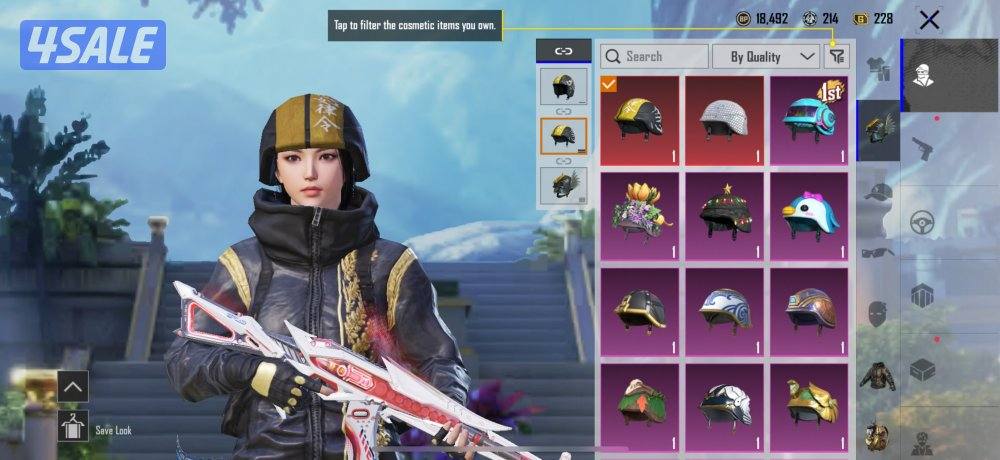Select the white mesh helmet
Viewport: 1000px width, 460px height.
[x=724, y=120]
